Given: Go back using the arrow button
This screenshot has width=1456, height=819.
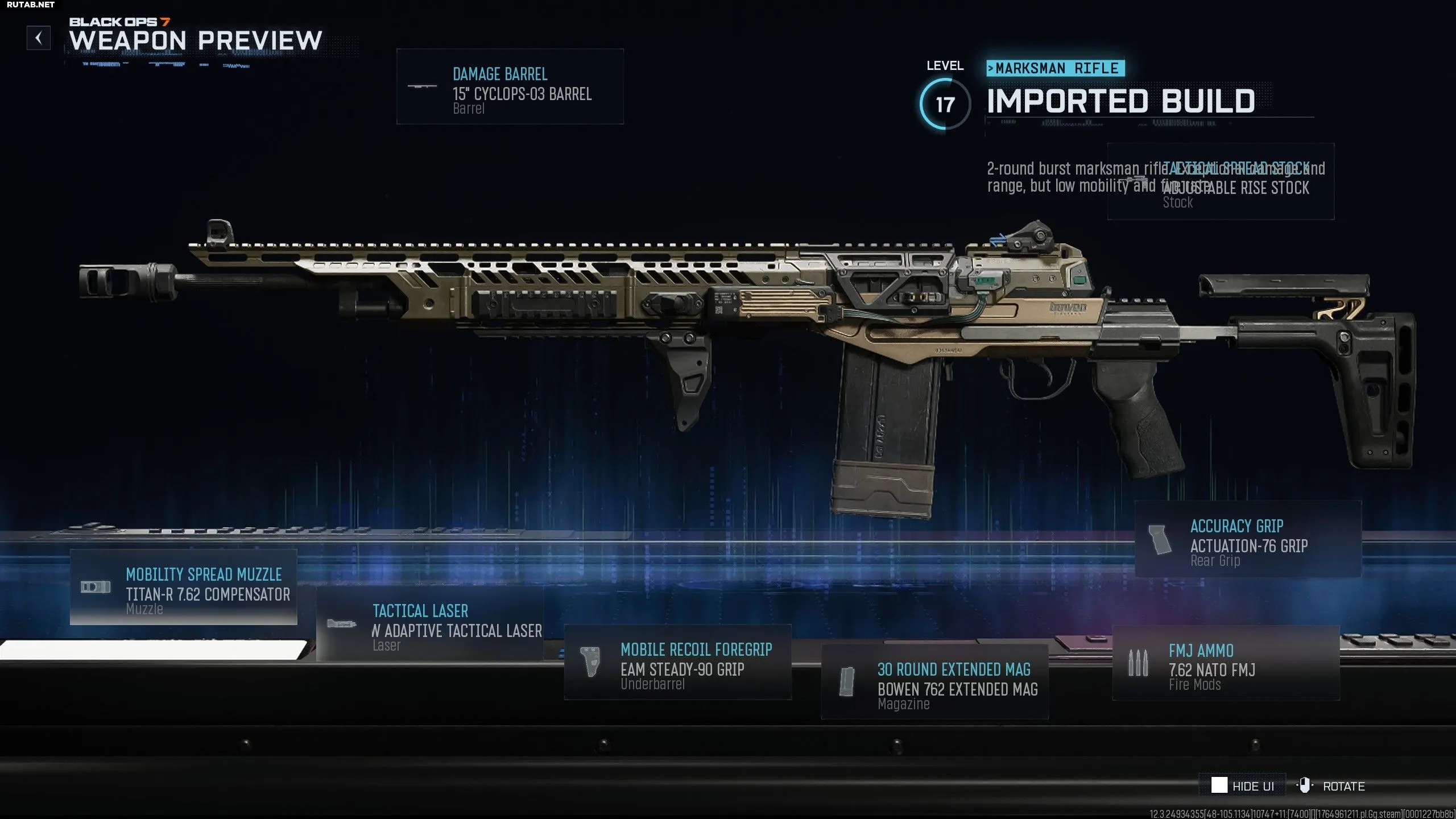Looking at the screenshot, I should (x=39, y=38).
